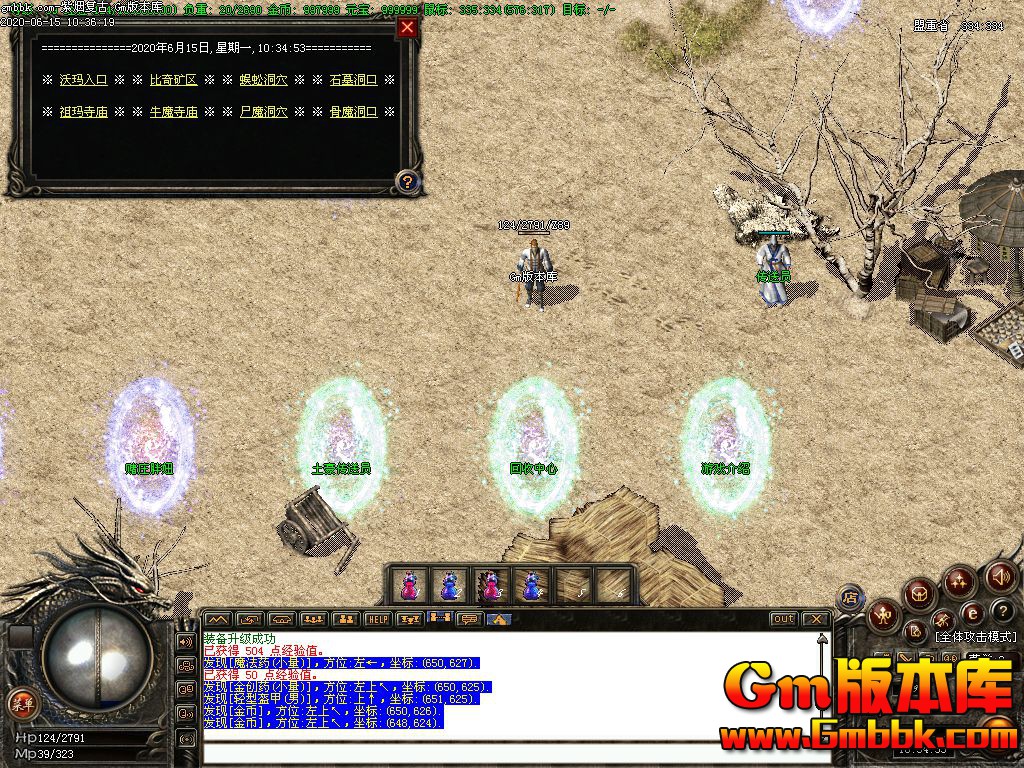Click the question mark on the teleport dialog

(x=407, y=182)
